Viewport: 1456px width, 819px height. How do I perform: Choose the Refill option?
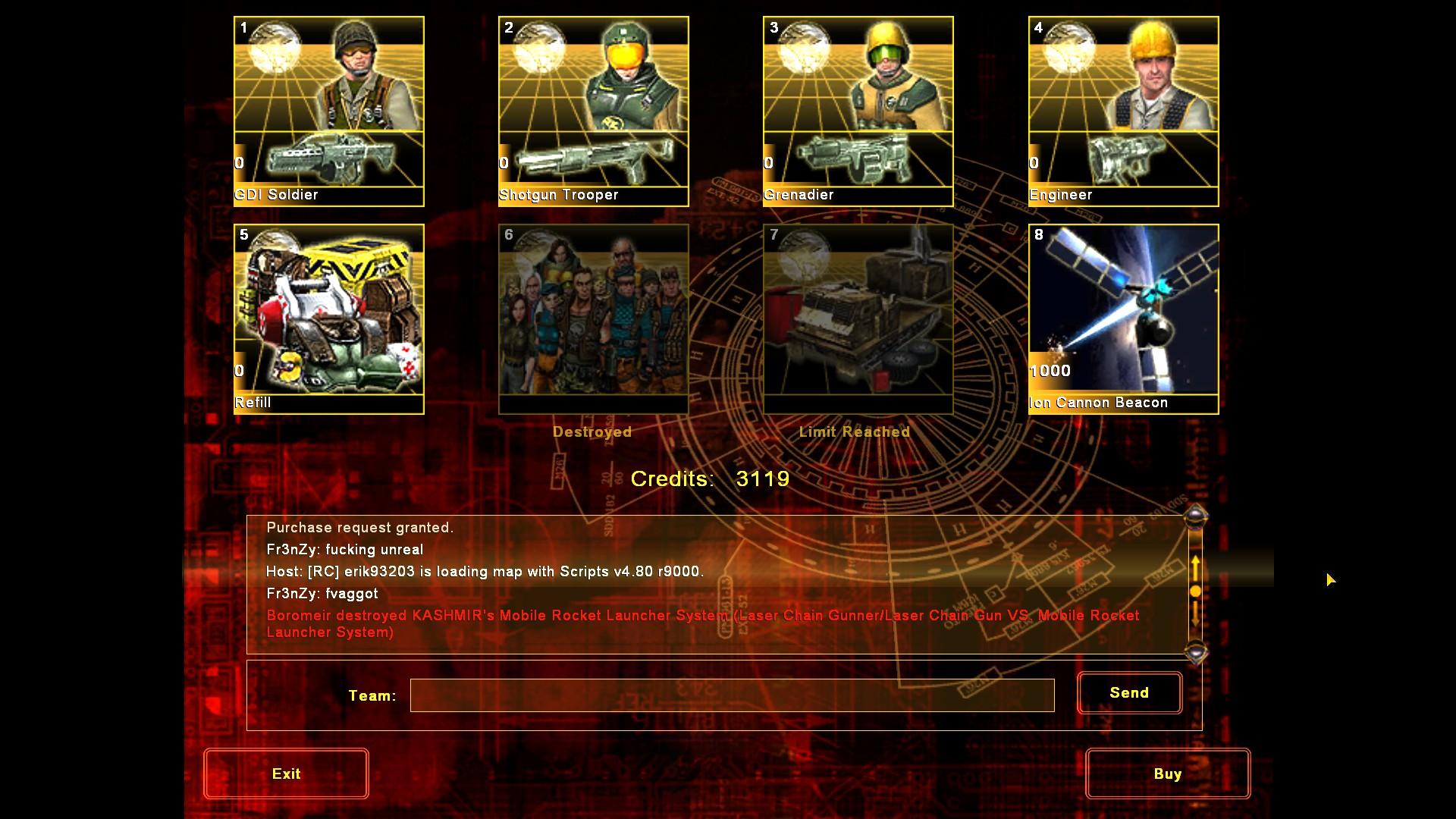tap(329, 318)
